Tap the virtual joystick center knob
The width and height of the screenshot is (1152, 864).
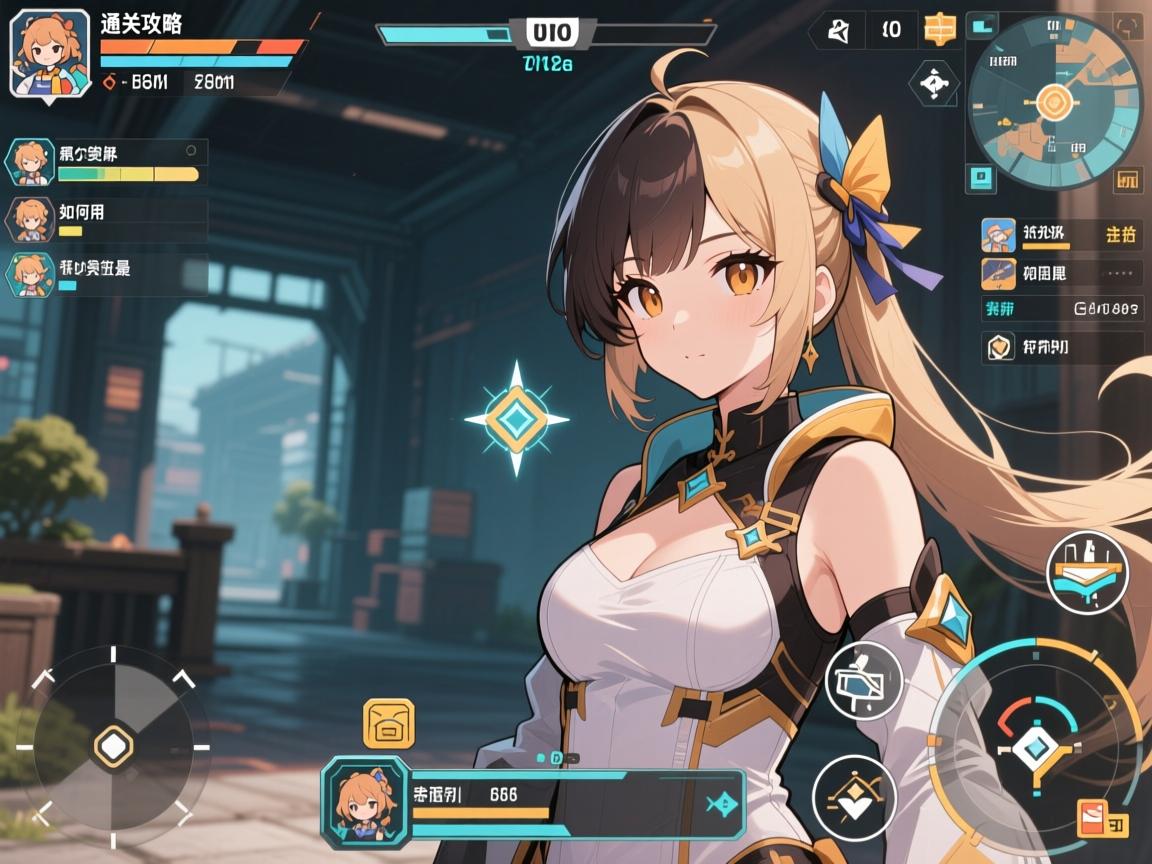[115, 745]
